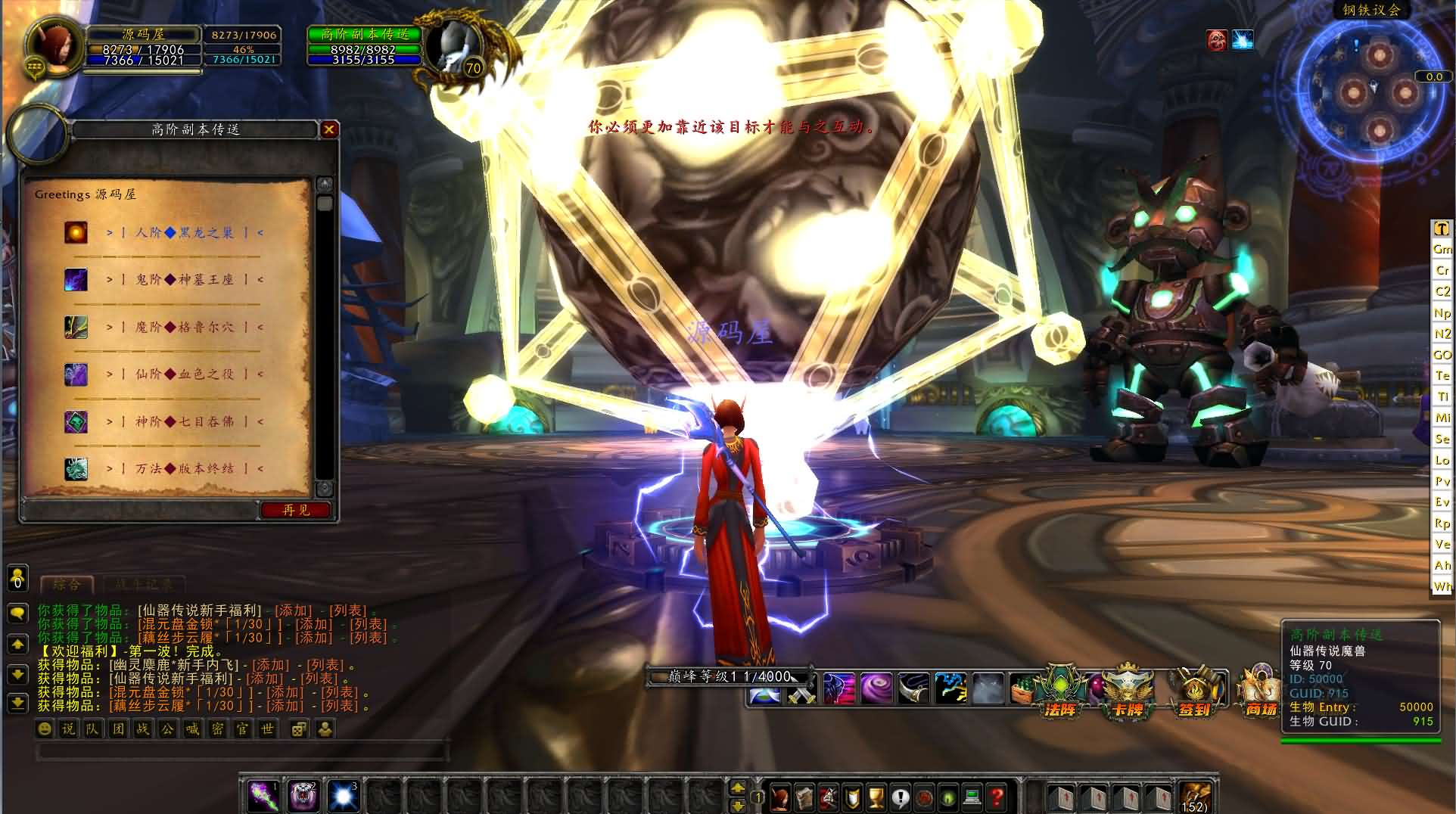Image resolution: width=1456 pixels, height=814 pixels.
Task: Pick the 魔阶◆格鲁尔穴 teleport entry
Action: [x=185, y=327]
